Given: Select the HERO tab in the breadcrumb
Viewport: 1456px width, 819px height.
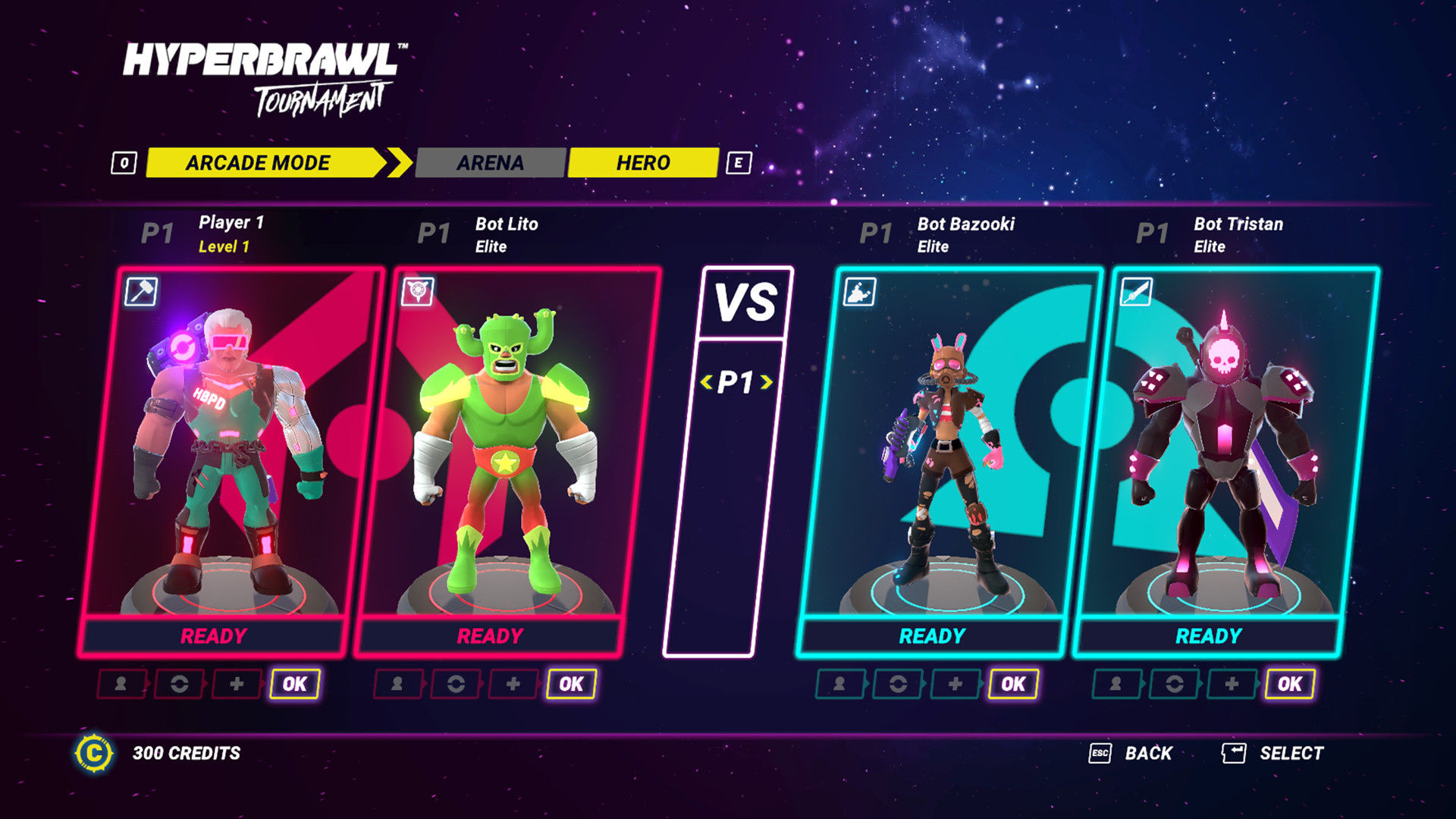Looking at the screenshot, I should click(642, 162).
